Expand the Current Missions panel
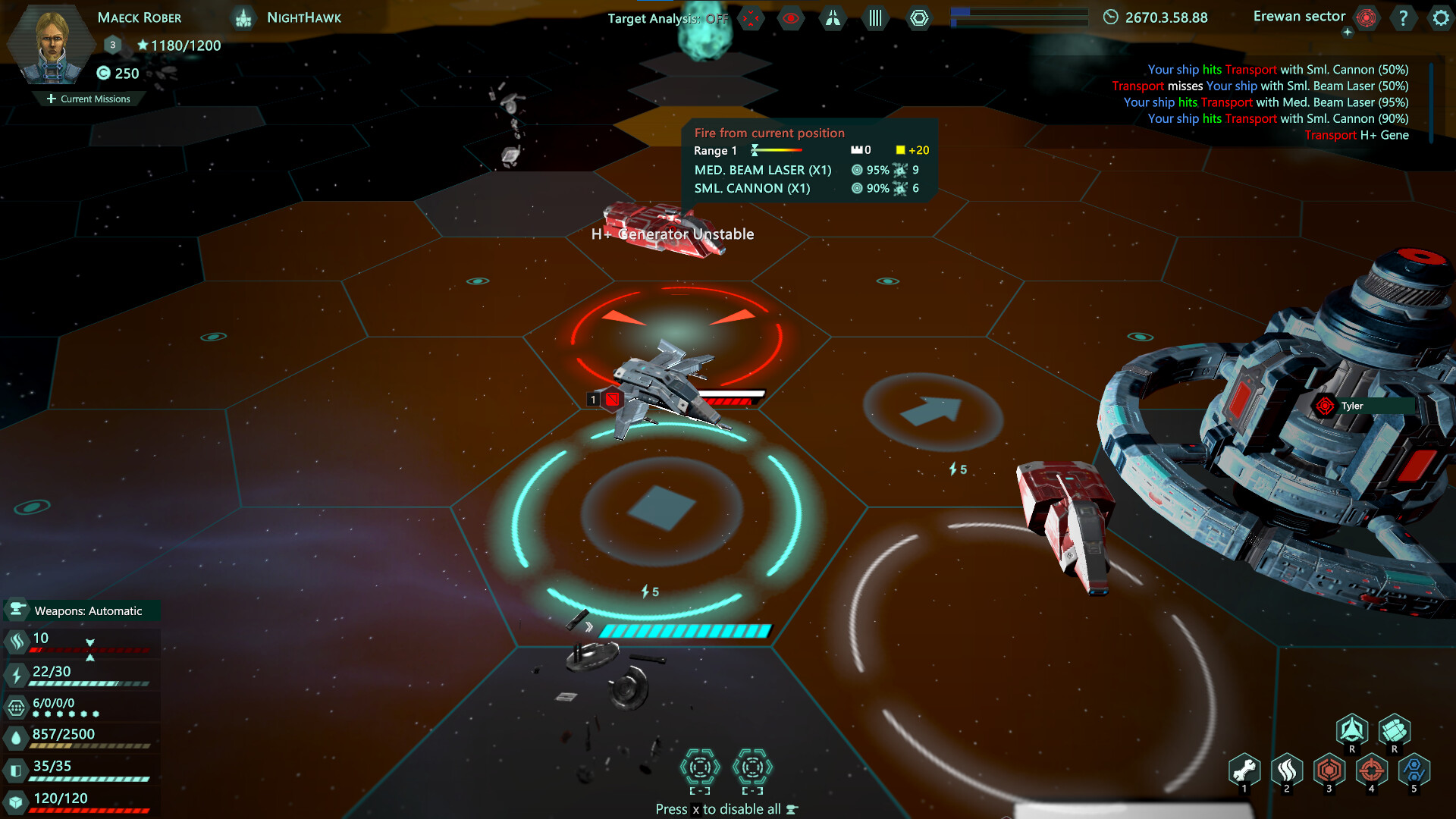This screenshot has height=819, width=1456. click(89, 99)
